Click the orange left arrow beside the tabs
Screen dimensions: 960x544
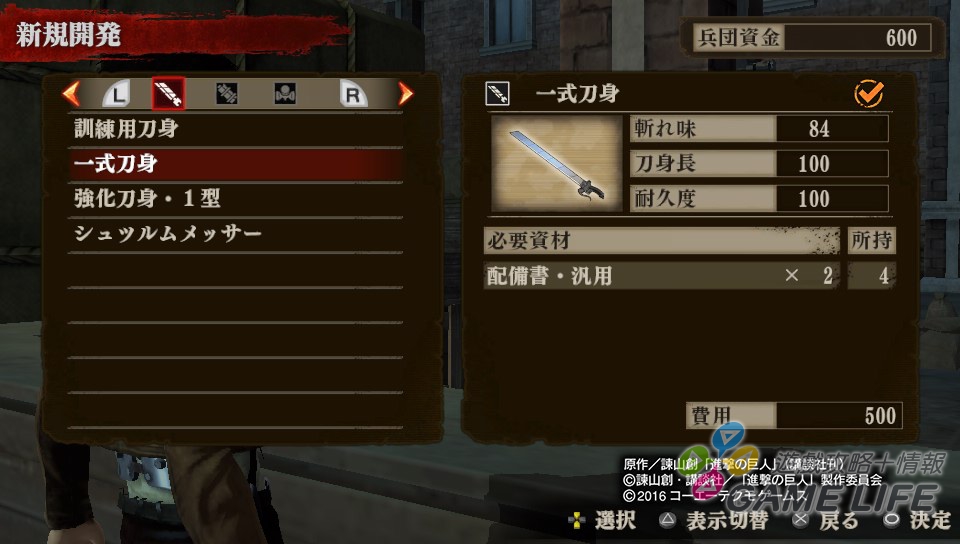(x=71, y=94)
